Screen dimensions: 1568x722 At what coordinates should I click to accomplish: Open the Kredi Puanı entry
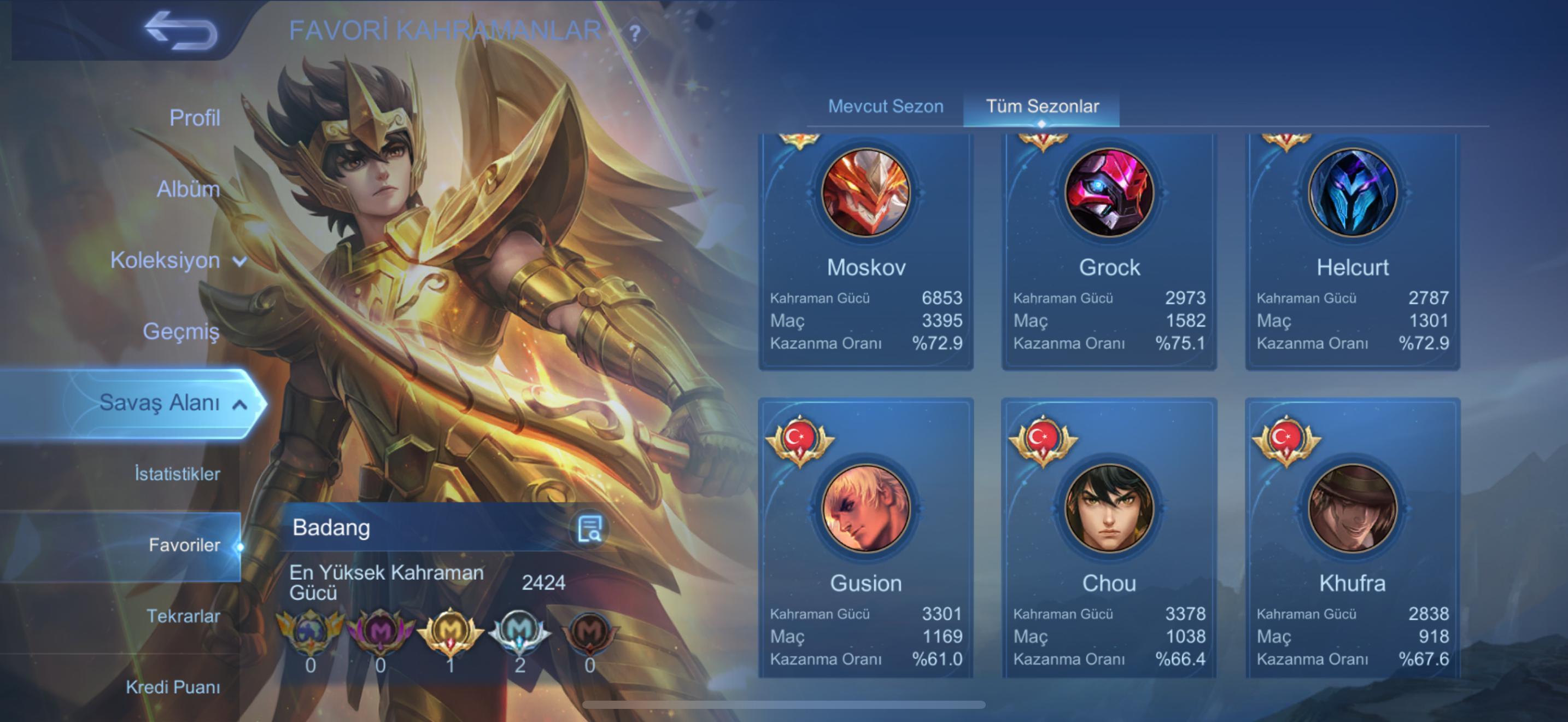(173, 688)
